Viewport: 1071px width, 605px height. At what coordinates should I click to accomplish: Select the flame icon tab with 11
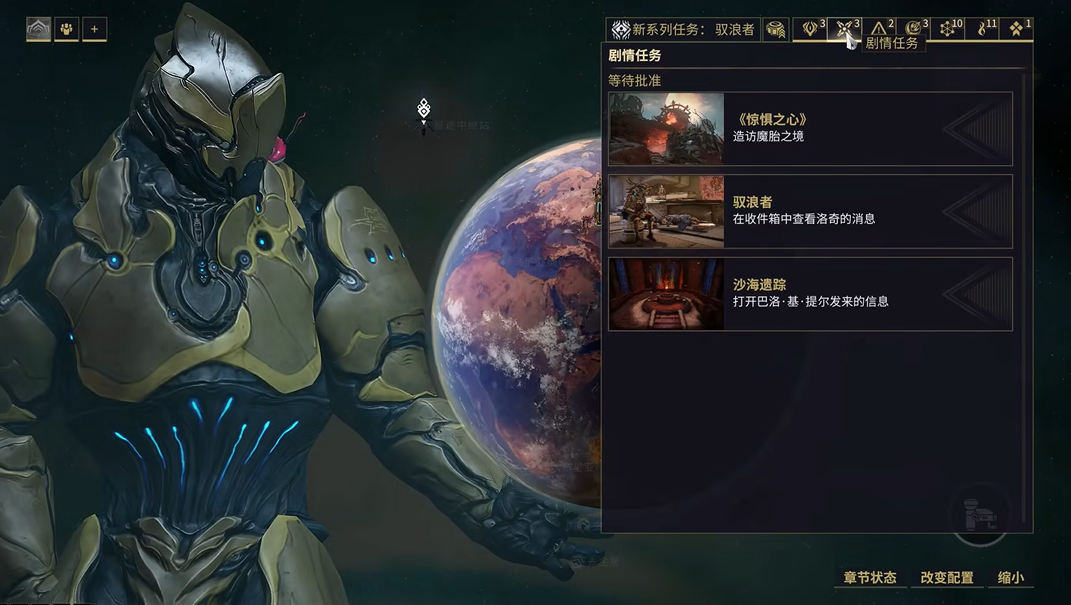(983, 29)
